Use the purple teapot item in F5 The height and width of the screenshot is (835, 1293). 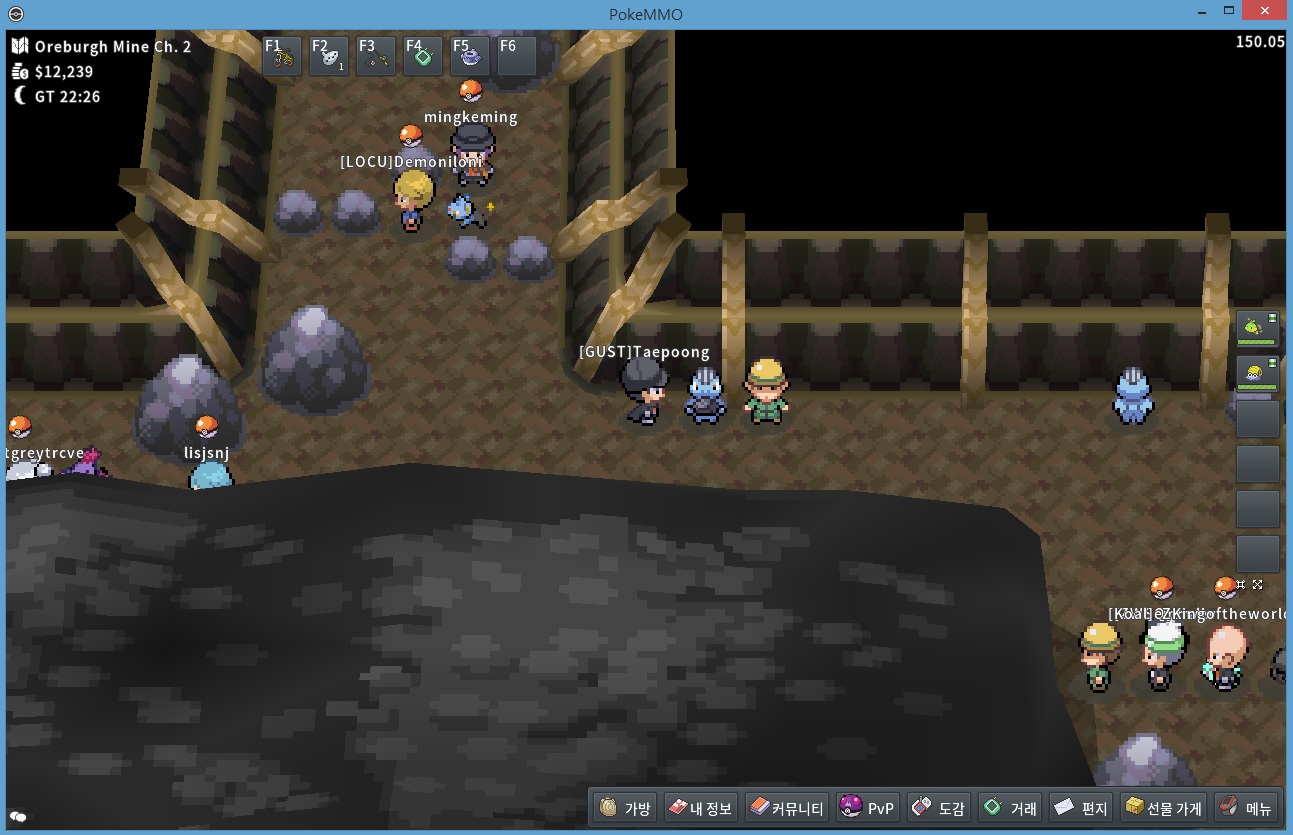tap(470, 58)
